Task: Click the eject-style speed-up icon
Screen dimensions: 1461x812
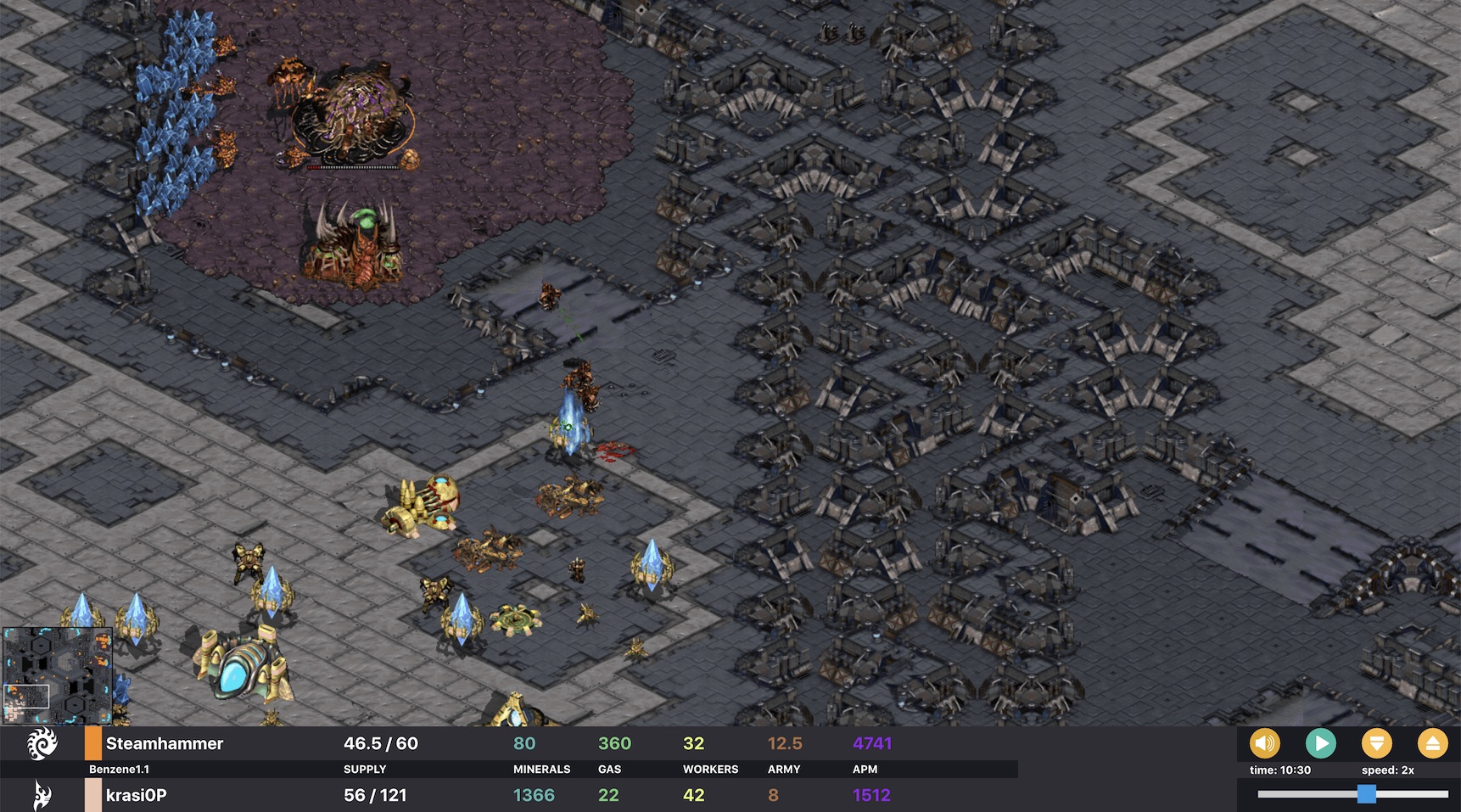Action: (x=1433, y=743)
